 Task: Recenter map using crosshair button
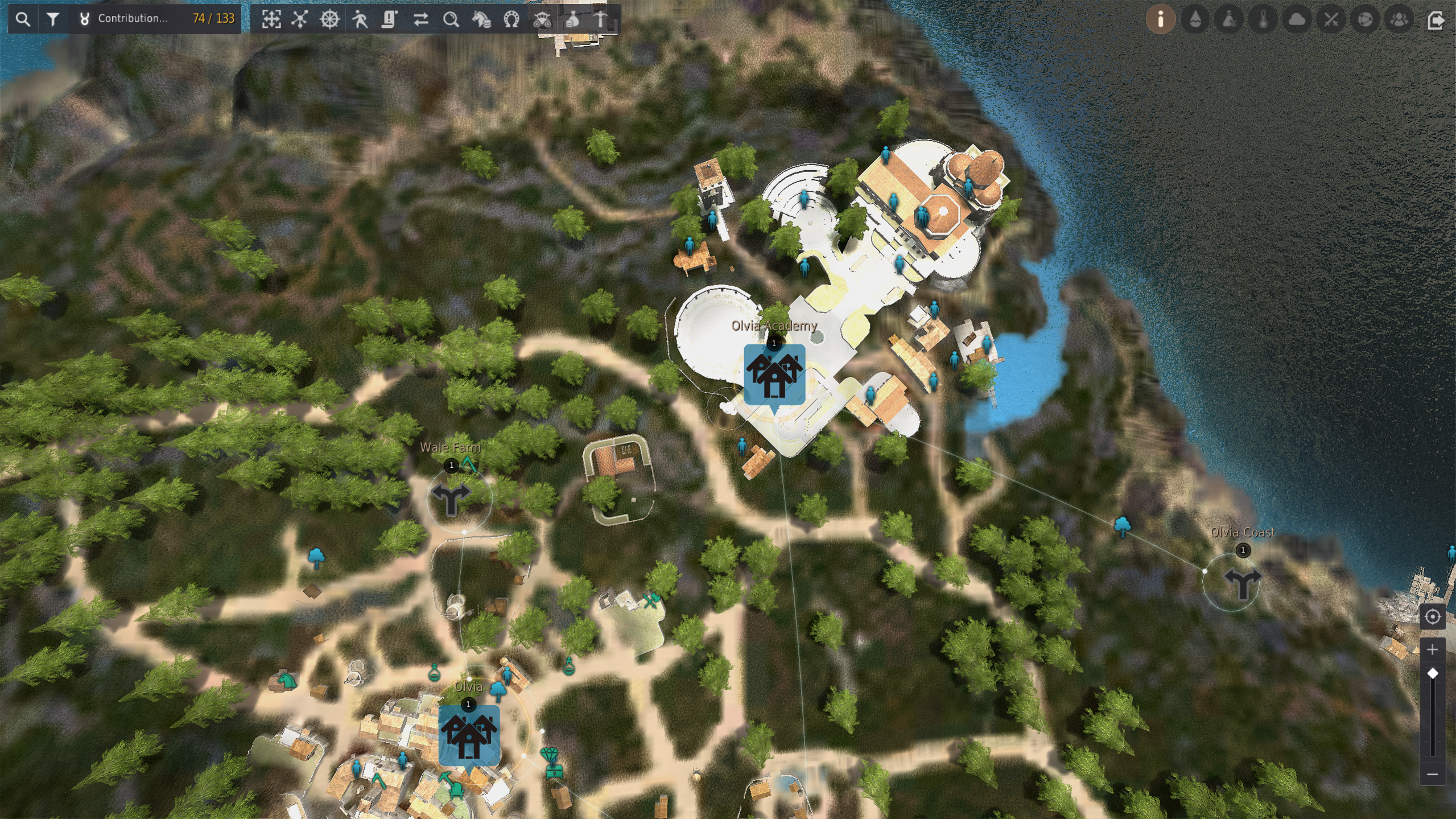pos(1432,616)
